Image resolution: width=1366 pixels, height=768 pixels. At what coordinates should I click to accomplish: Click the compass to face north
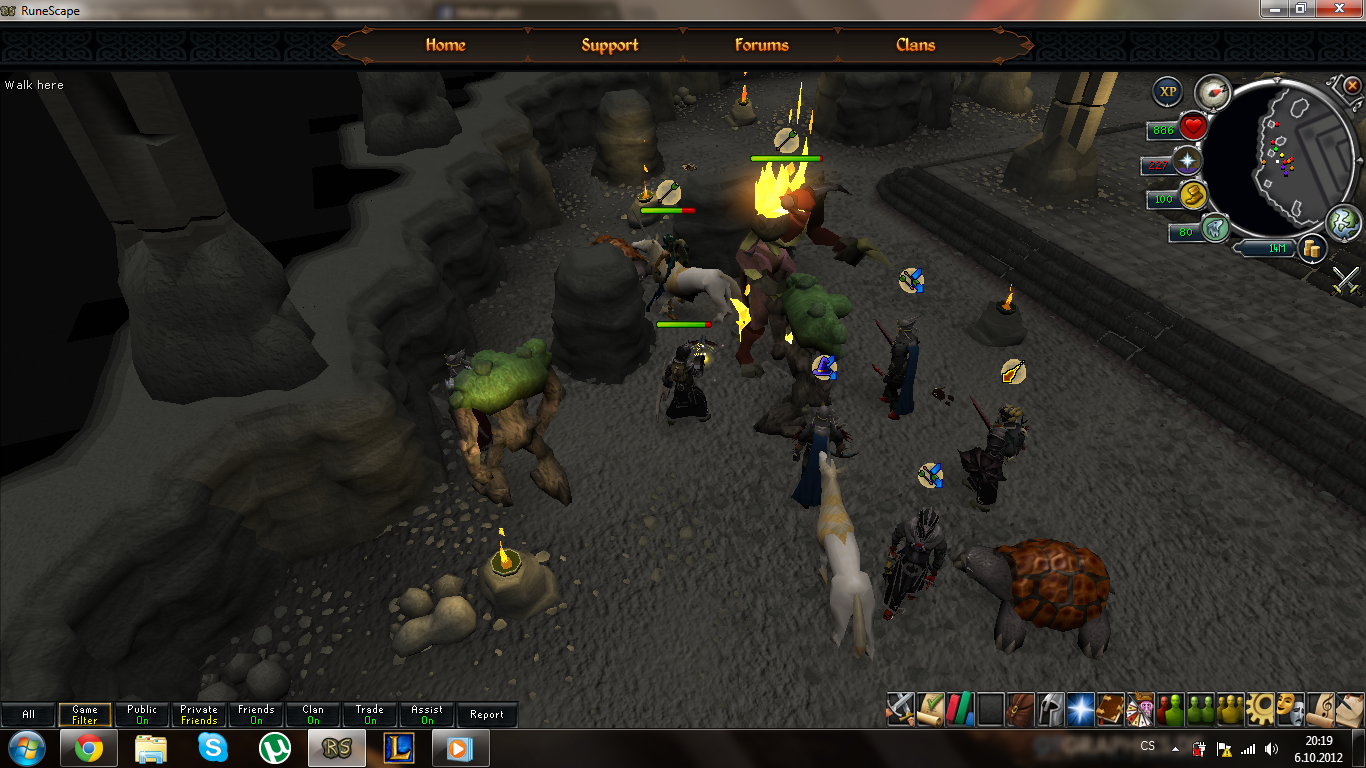click(1212, 92)
